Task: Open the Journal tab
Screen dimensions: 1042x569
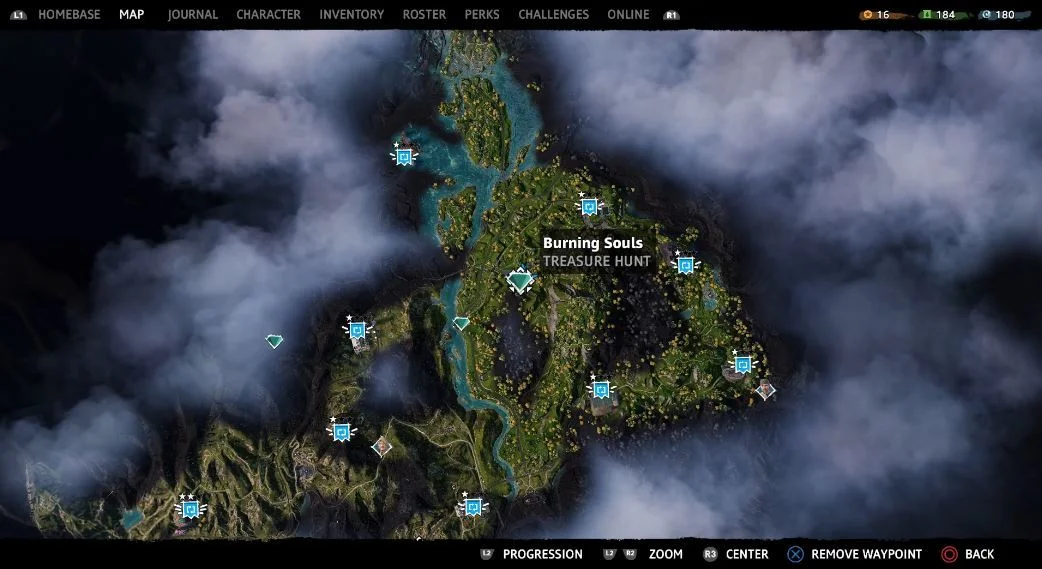Action: (193, 15)
